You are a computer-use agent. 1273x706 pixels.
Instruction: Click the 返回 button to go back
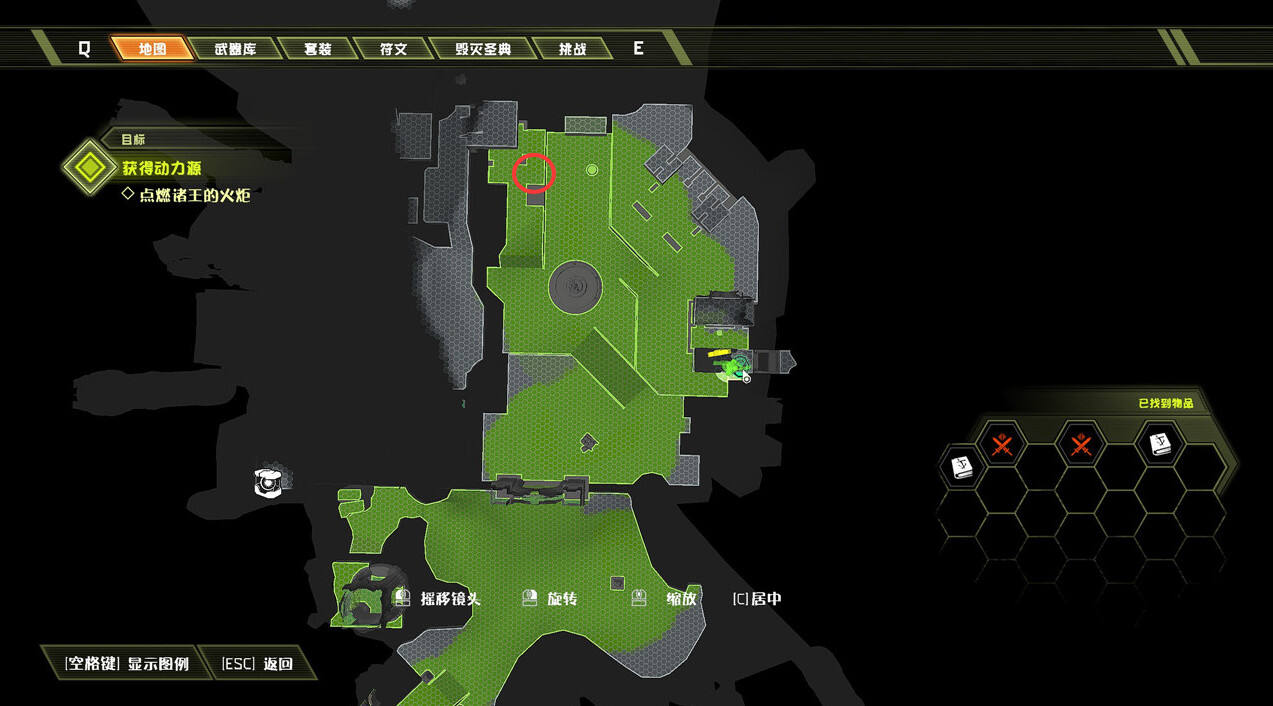click(x=258, y=663)
